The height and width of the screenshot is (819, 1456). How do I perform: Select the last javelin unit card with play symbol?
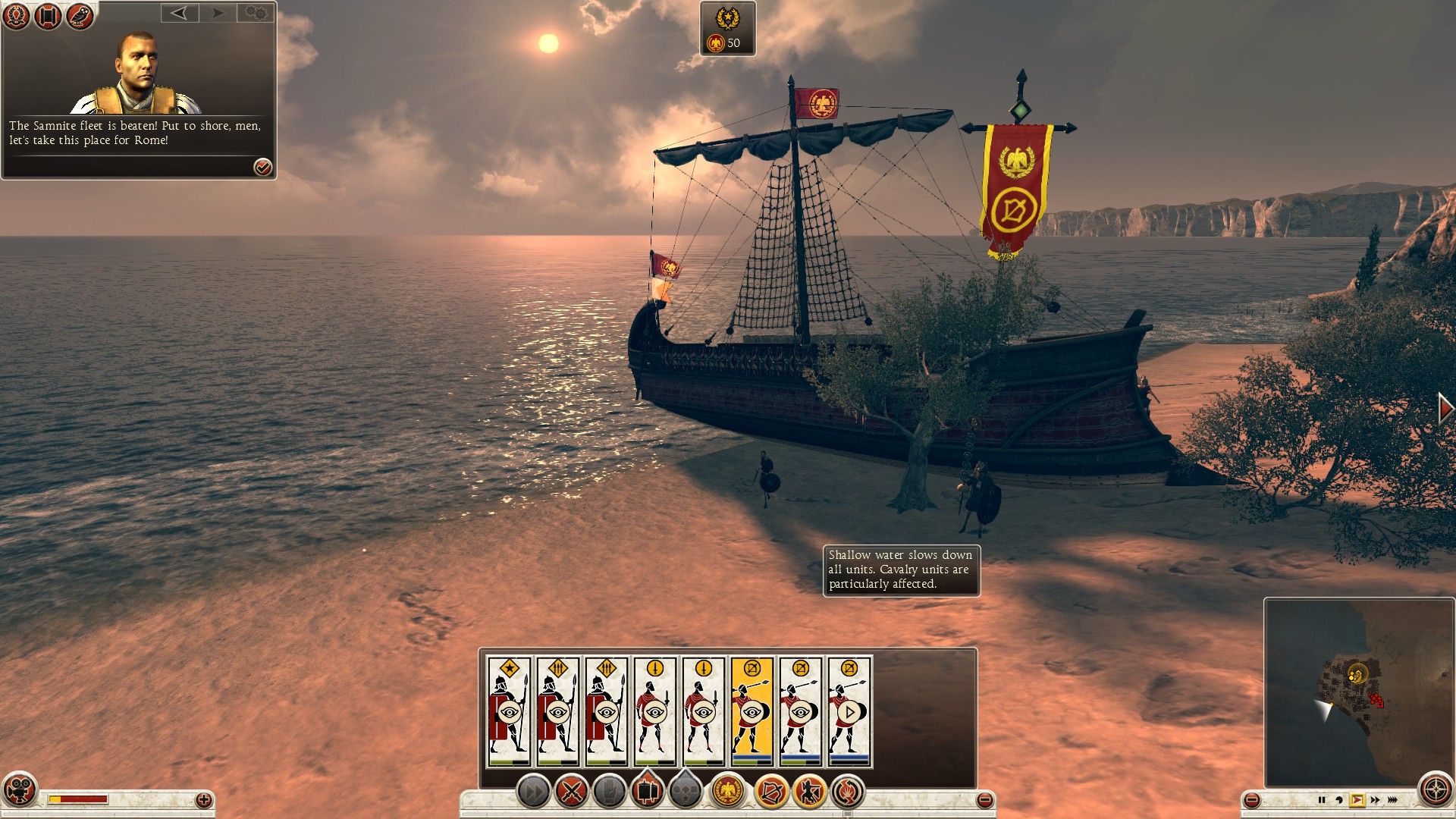pyautogui.click(x=849, y=711)
